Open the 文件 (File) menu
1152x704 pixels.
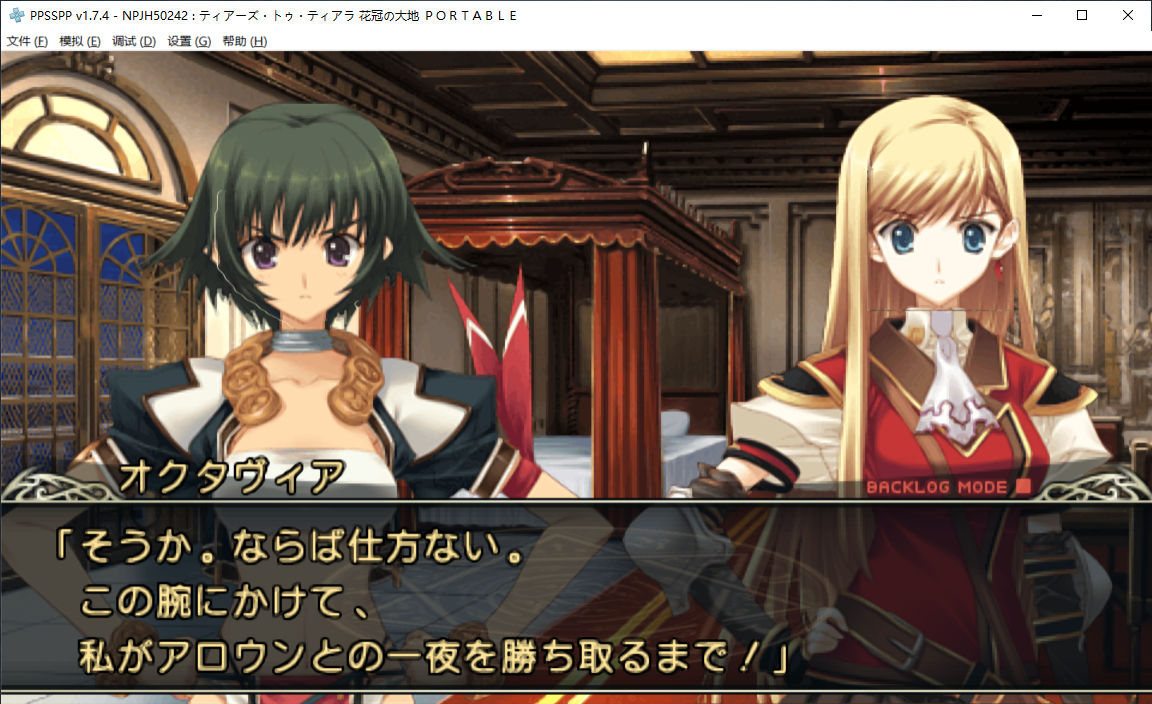click(27, 41)
